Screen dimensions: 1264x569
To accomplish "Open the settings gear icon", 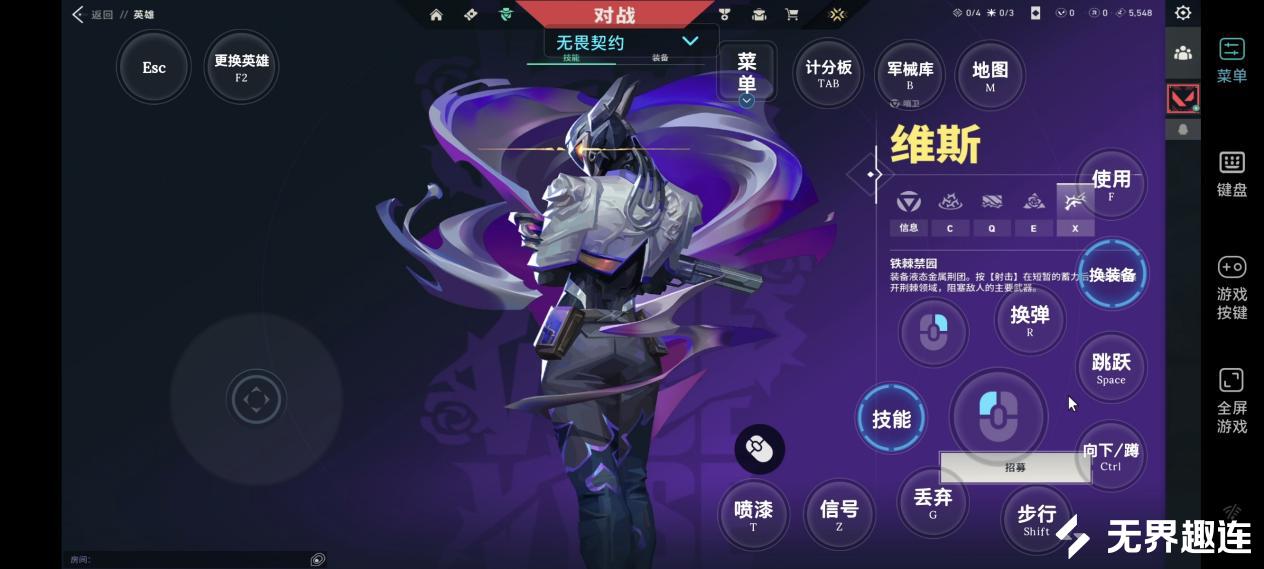I will 1183,13.
